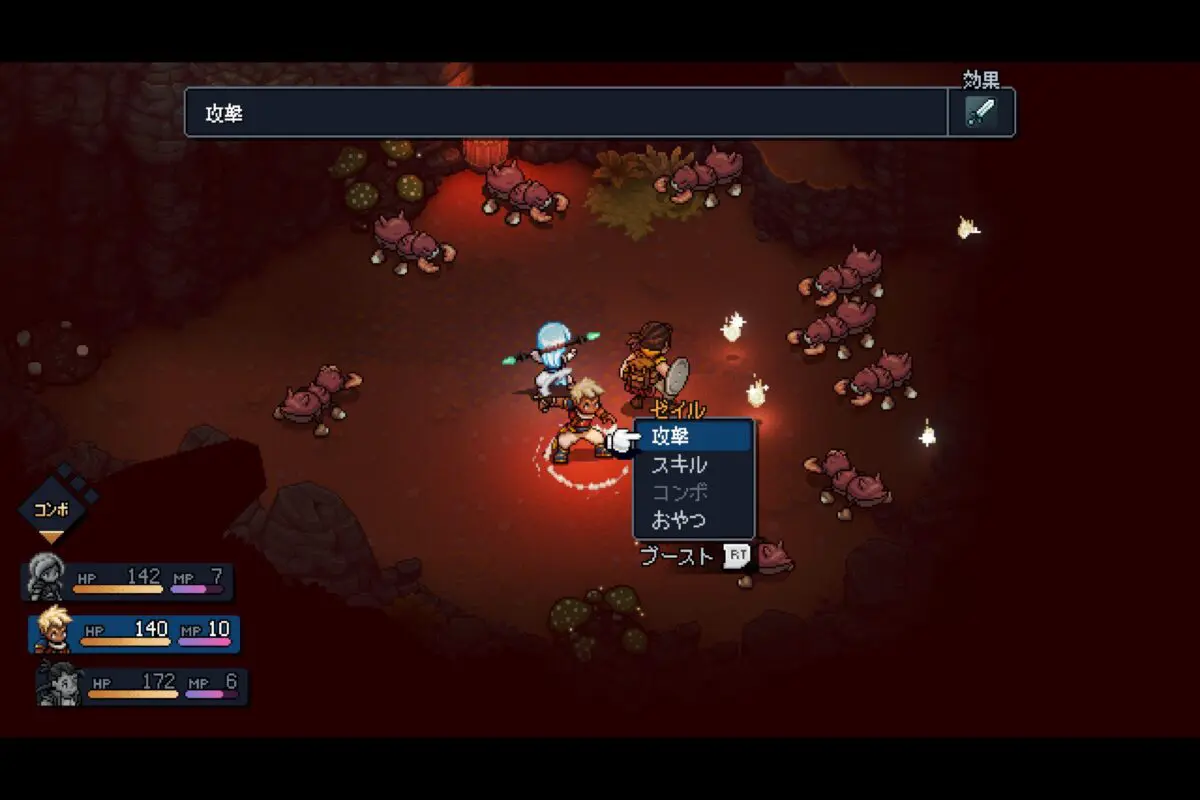This screenshot has height=800, width=1200.
Task: Select the party member with 172 HP
Action: tap(142, 686)
